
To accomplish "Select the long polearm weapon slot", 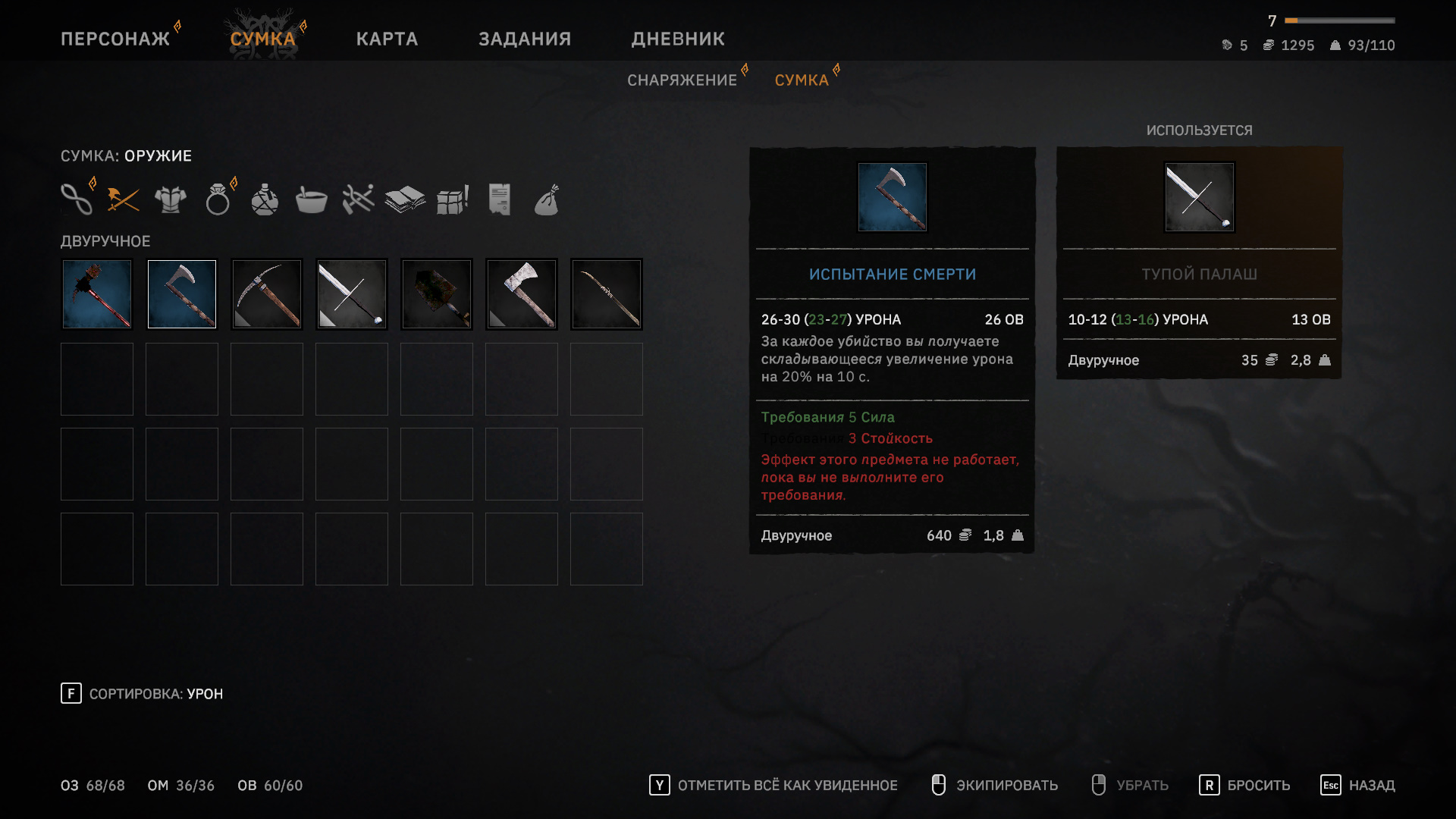I will (607, 294).
